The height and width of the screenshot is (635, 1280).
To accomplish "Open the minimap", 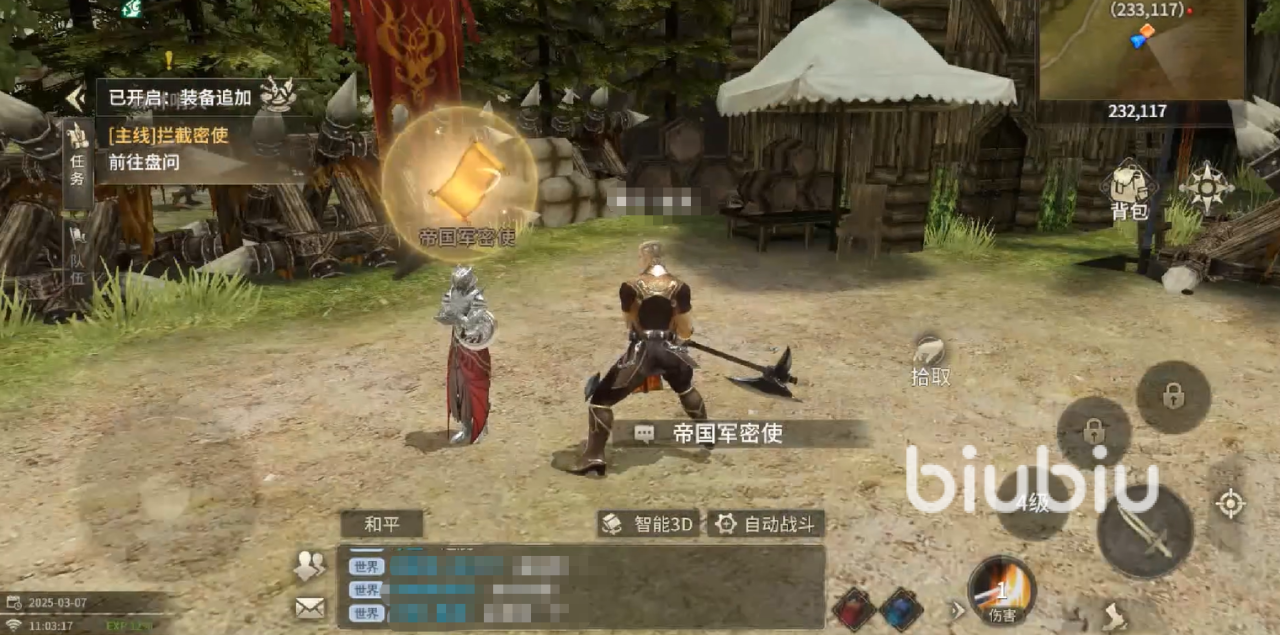I will (1140, 50).
